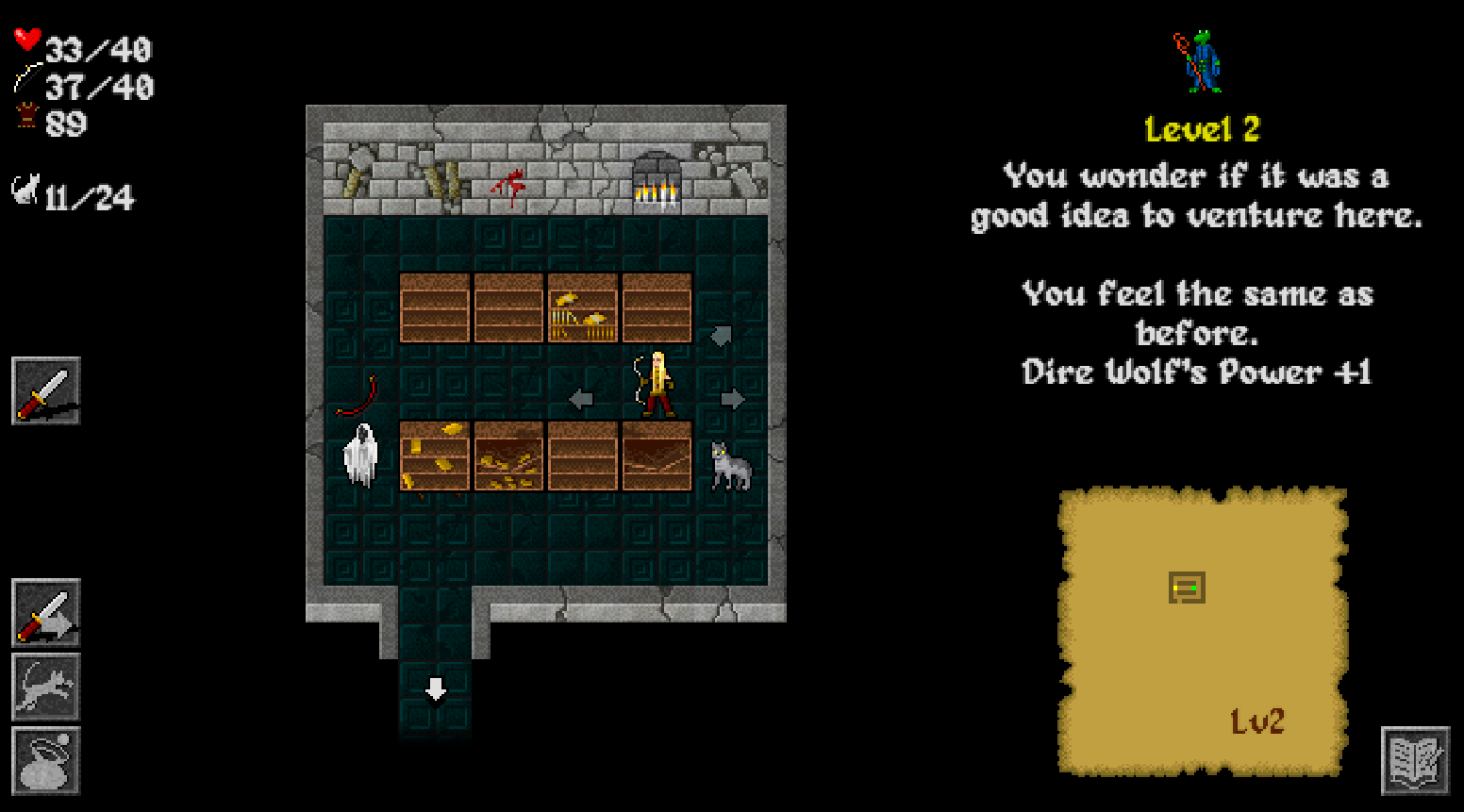Open the journal book
This screenshot has width=1464, height=812.
(x=1415, y=760)
